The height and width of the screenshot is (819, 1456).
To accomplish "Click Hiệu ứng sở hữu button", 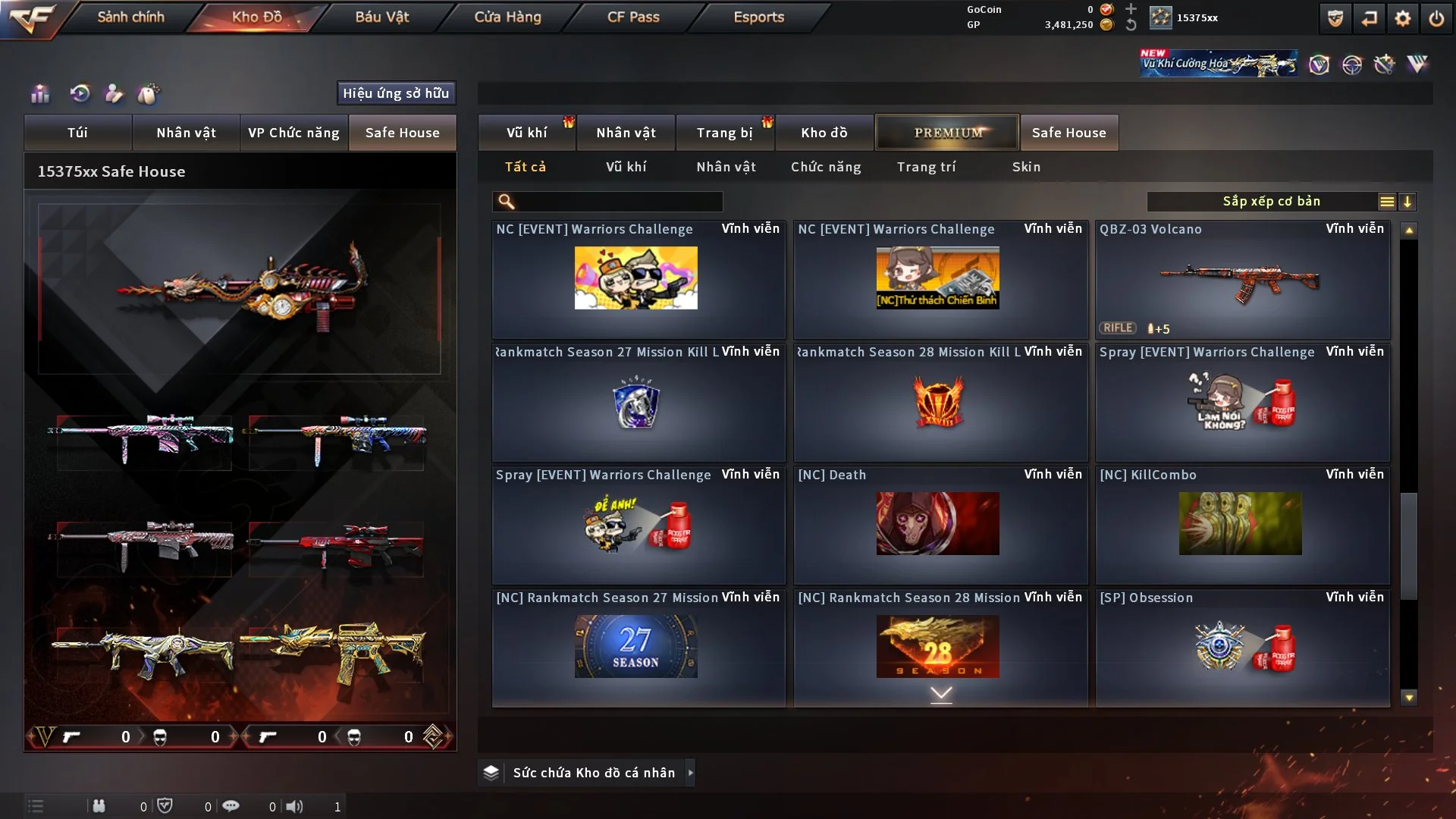I will pos(396,93).
